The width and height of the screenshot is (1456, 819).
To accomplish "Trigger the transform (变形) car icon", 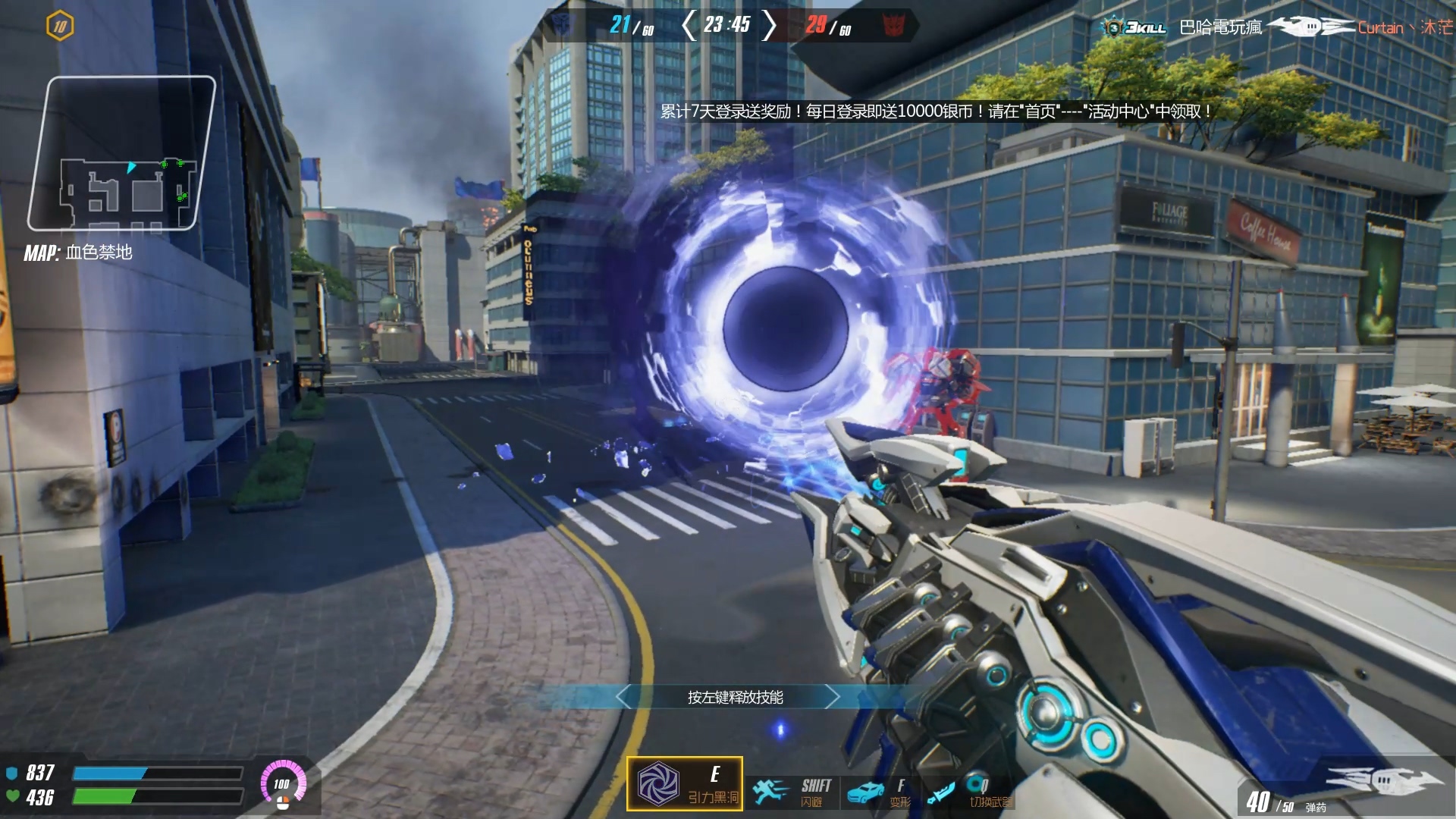I will coord(864,793).
